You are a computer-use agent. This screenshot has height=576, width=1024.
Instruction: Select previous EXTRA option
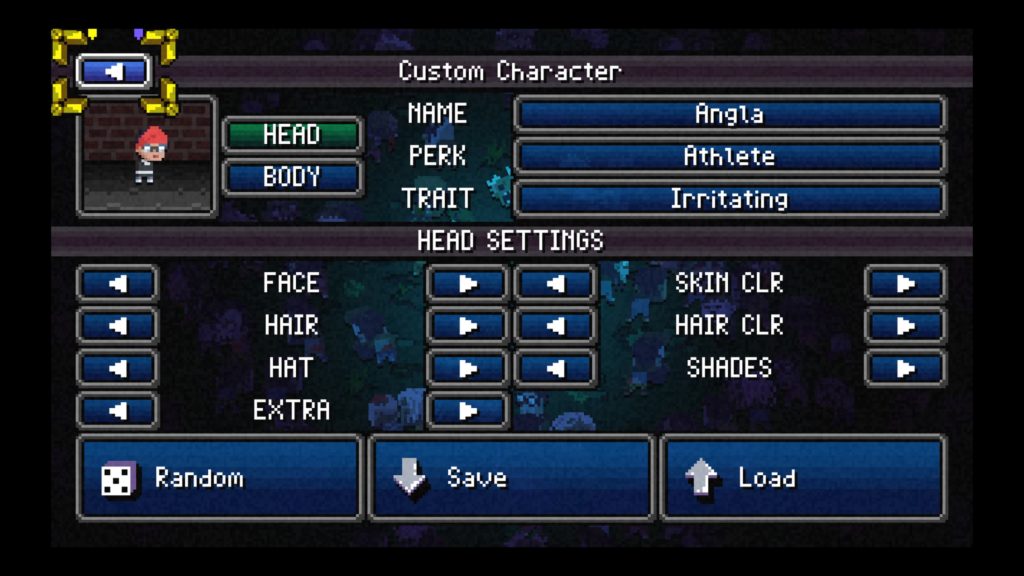(x=117, y=410)
